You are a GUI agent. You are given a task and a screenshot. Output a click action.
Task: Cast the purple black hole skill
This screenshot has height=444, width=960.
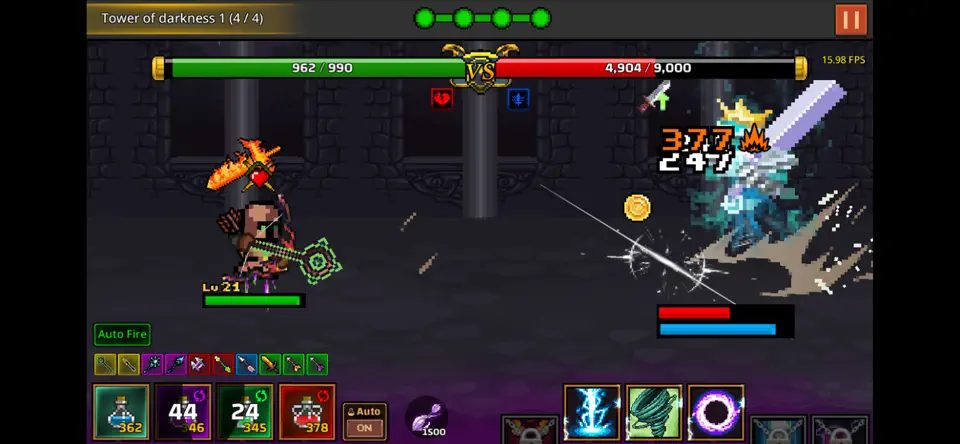716,413
